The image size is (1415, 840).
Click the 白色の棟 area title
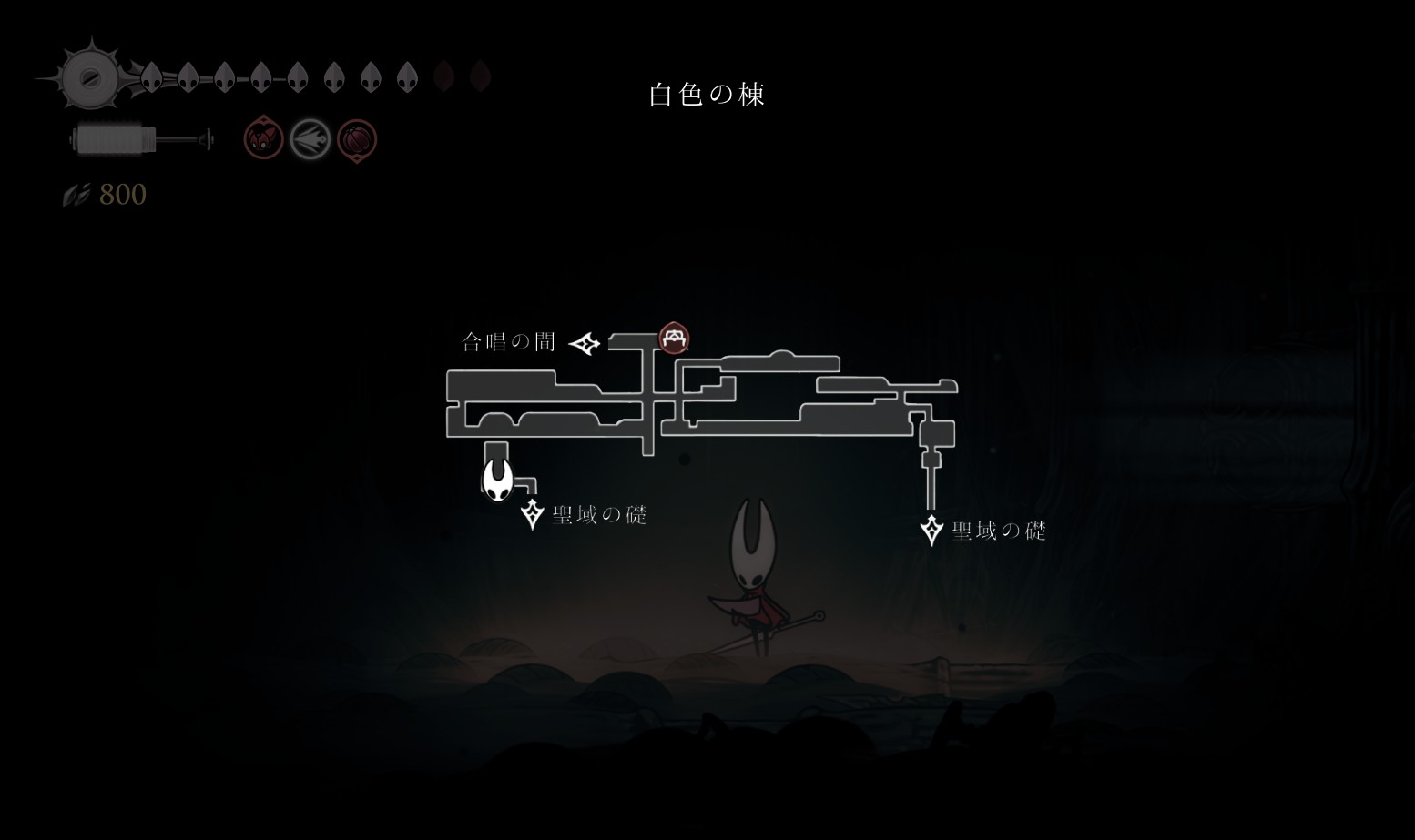707,95
